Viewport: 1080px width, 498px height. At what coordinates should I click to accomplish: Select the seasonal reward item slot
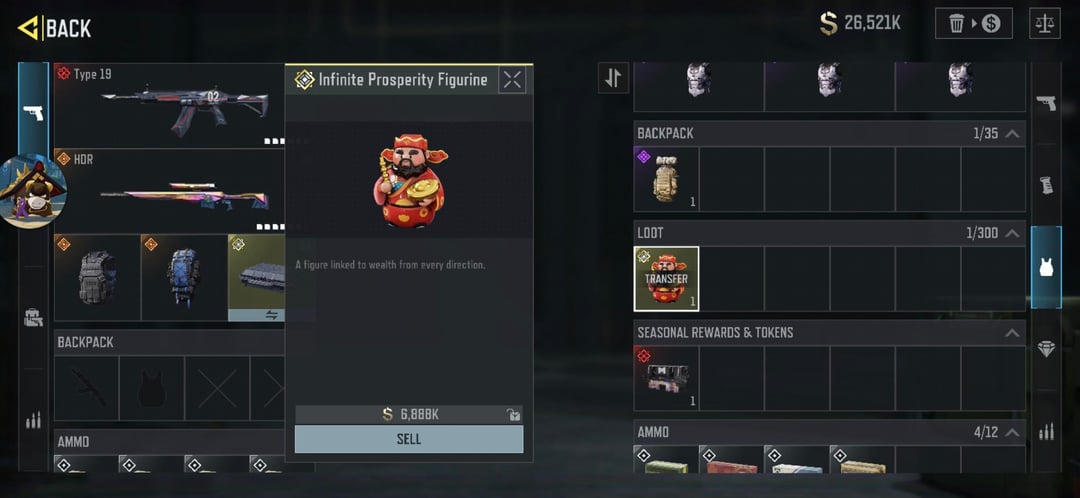click(x=666, y=378)
